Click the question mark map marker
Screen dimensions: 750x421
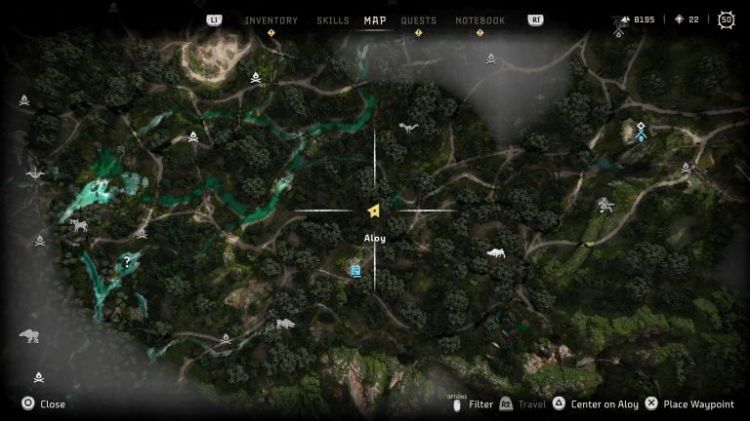[x=127, y=262]
